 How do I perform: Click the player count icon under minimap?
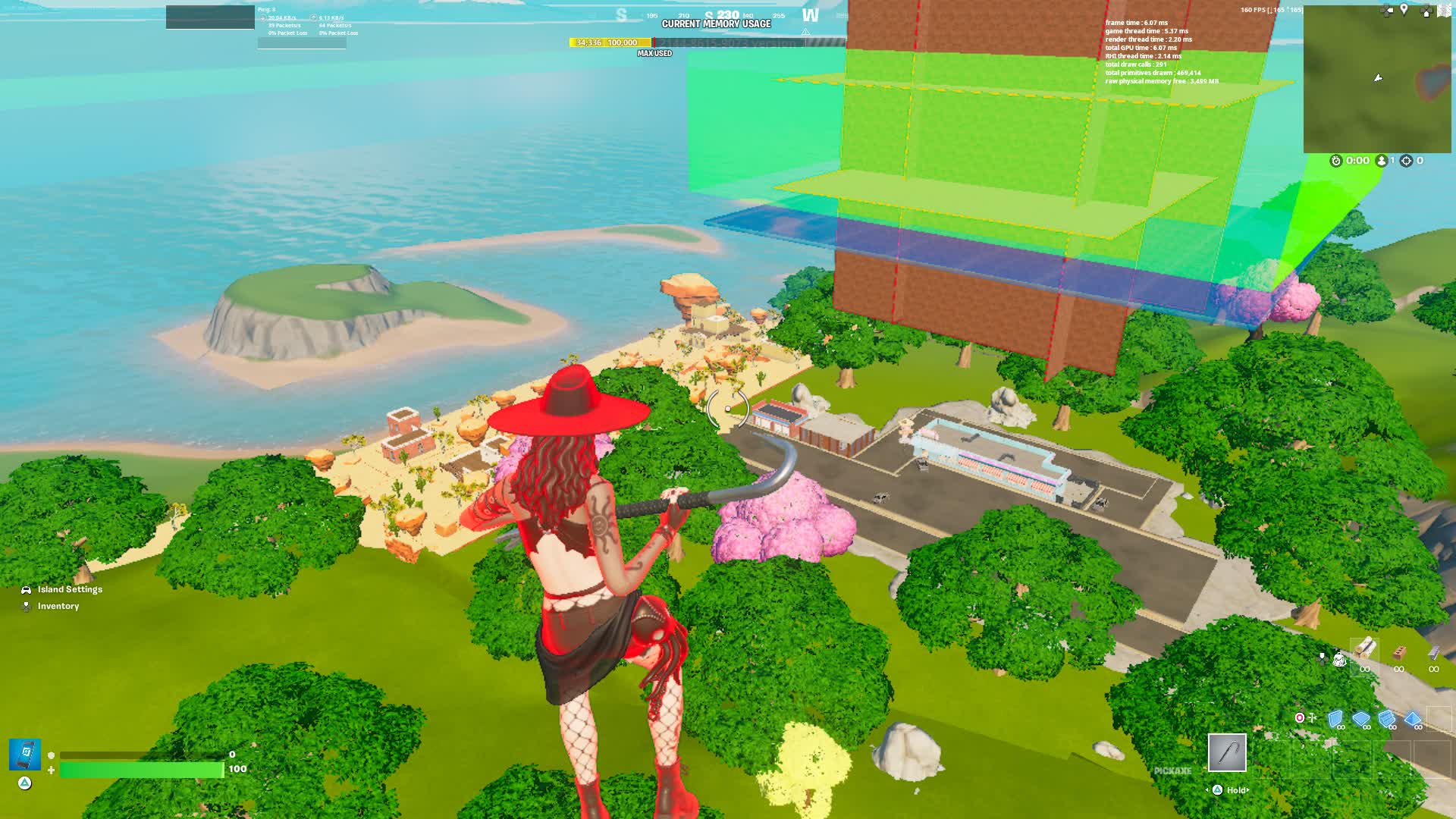click(x=1382, y=160)
